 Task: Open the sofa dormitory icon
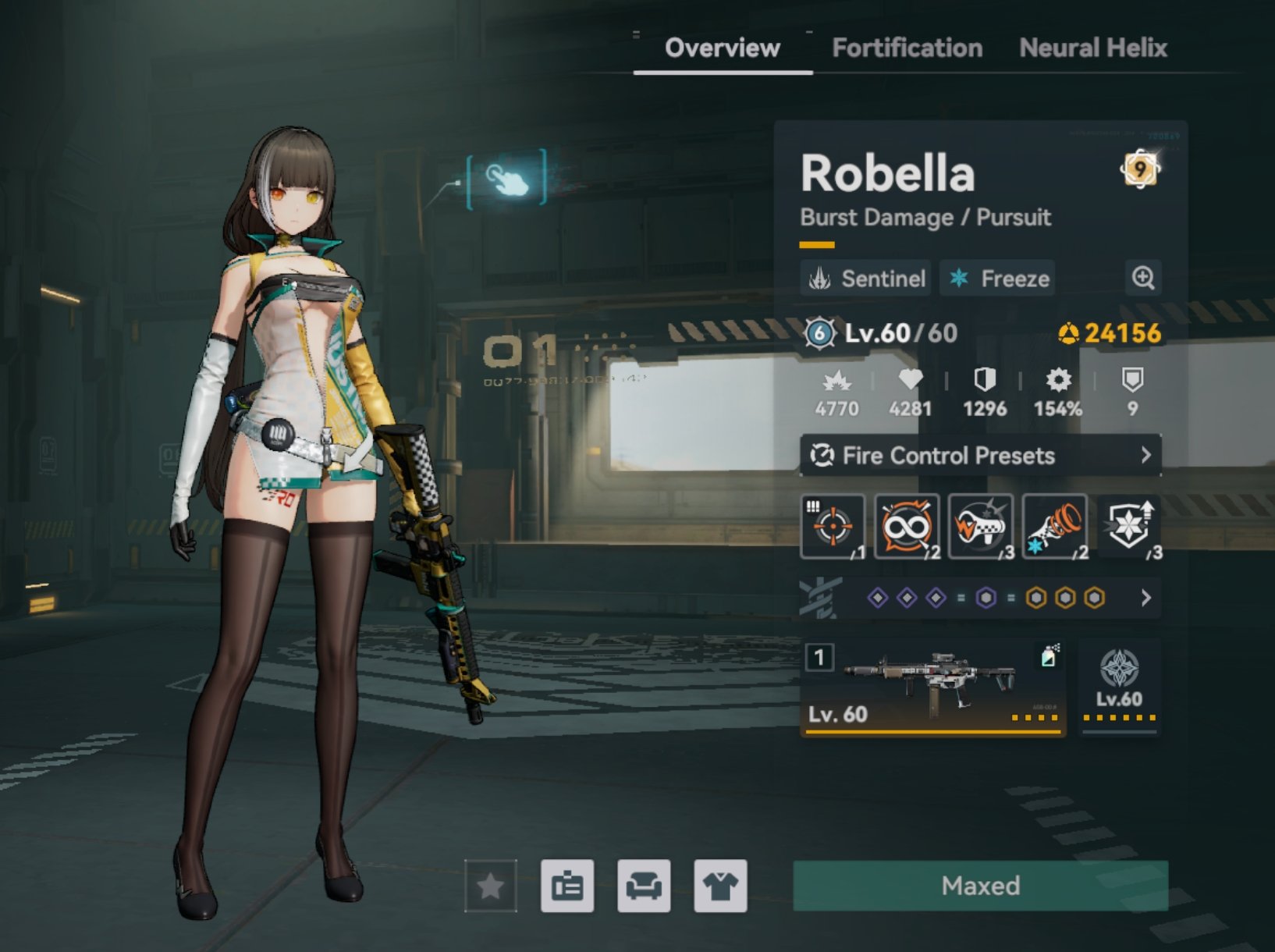[644, 886]
